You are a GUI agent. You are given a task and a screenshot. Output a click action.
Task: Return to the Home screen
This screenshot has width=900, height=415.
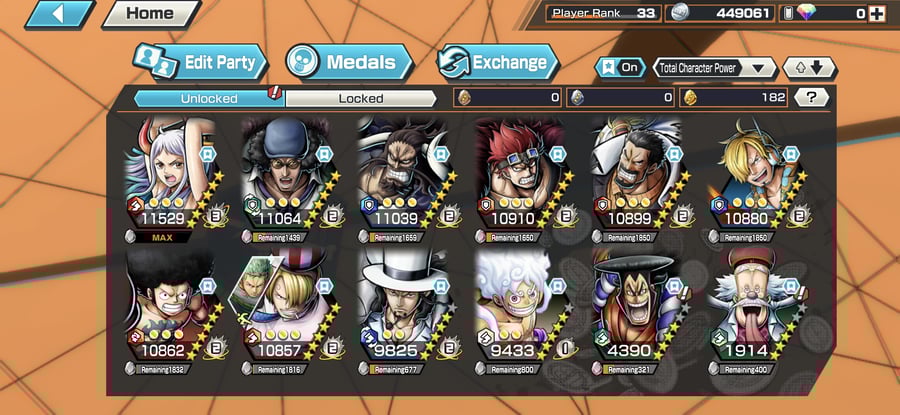click(149, 14)
